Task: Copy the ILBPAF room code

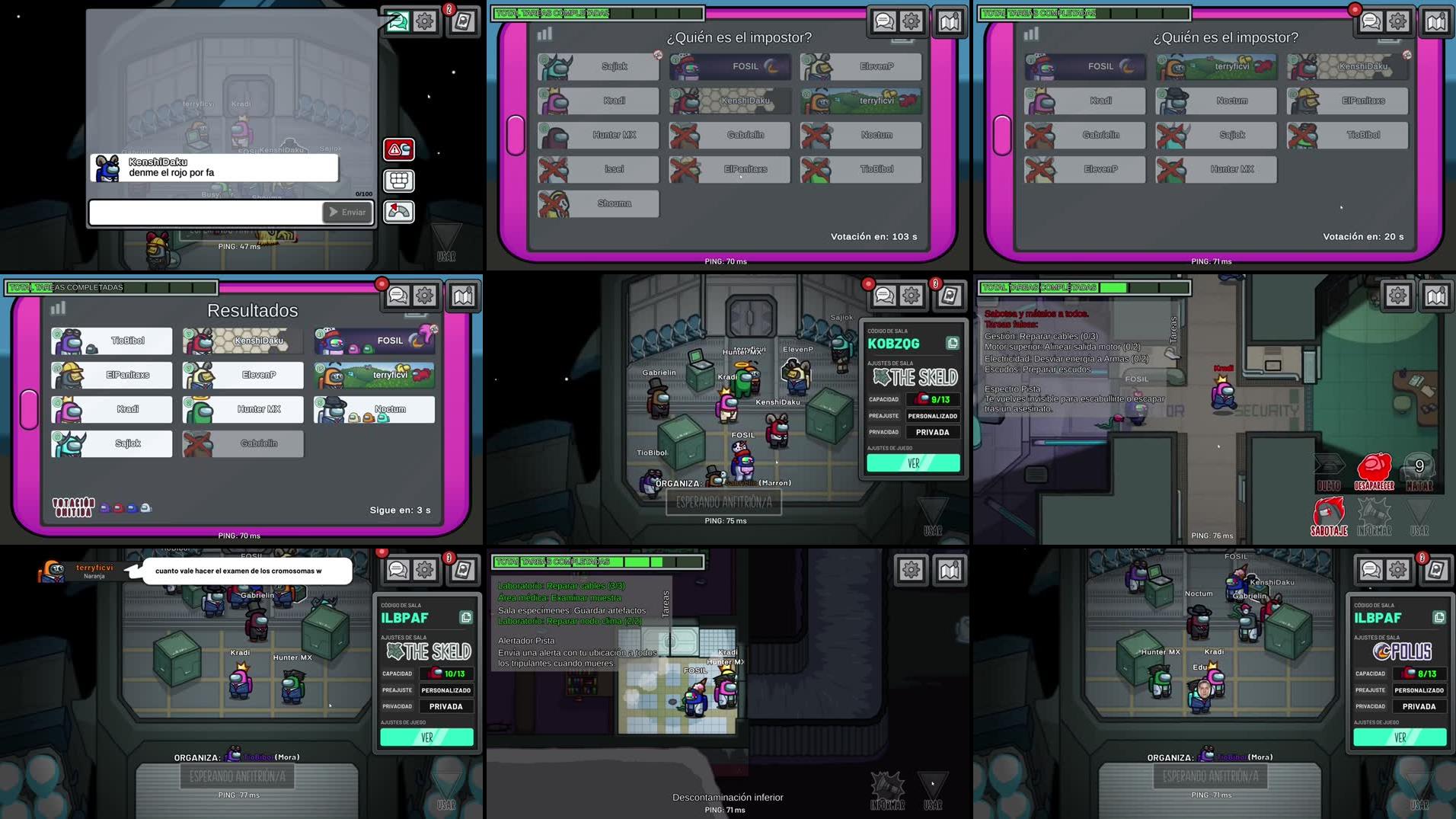Action: [x=467, y=617]
